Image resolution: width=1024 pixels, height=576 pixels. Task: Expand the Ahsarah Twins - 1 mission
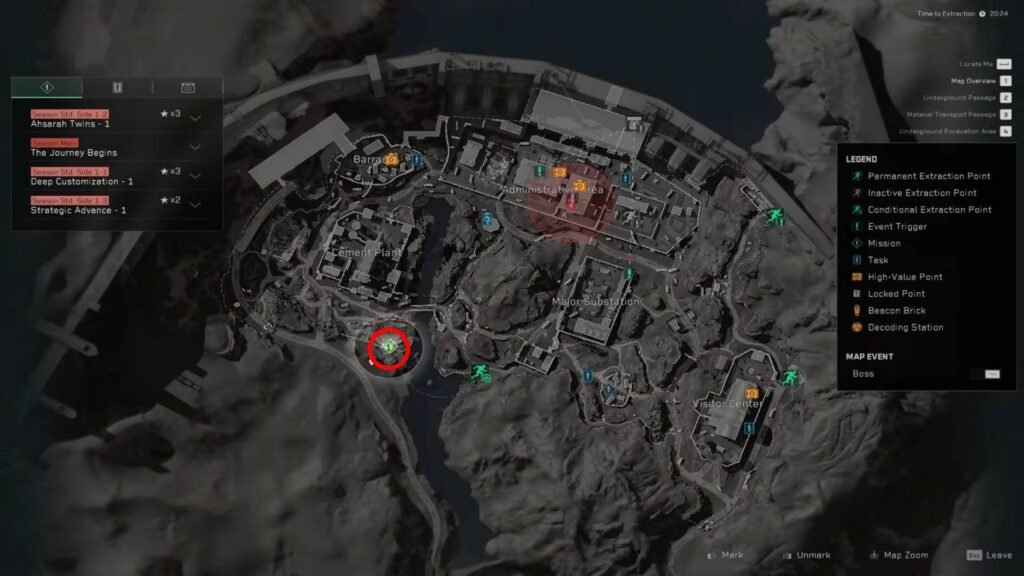(x=195, y=118)
